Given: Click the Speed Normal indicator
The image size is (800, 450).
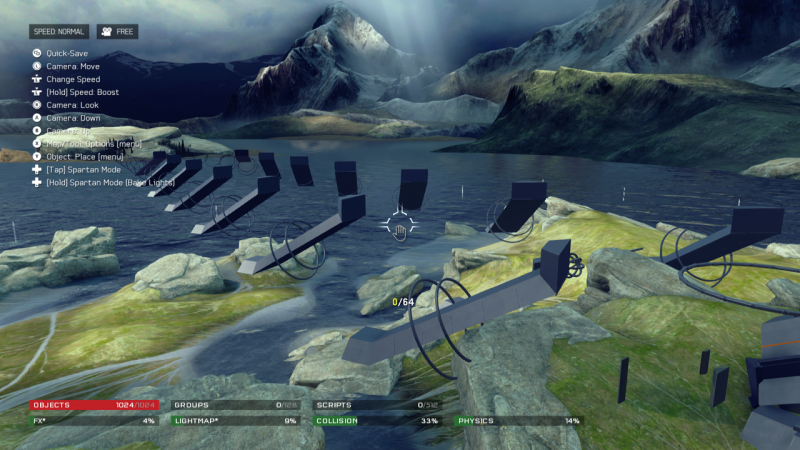Looking at the screenshot, I should click(59, 32).
